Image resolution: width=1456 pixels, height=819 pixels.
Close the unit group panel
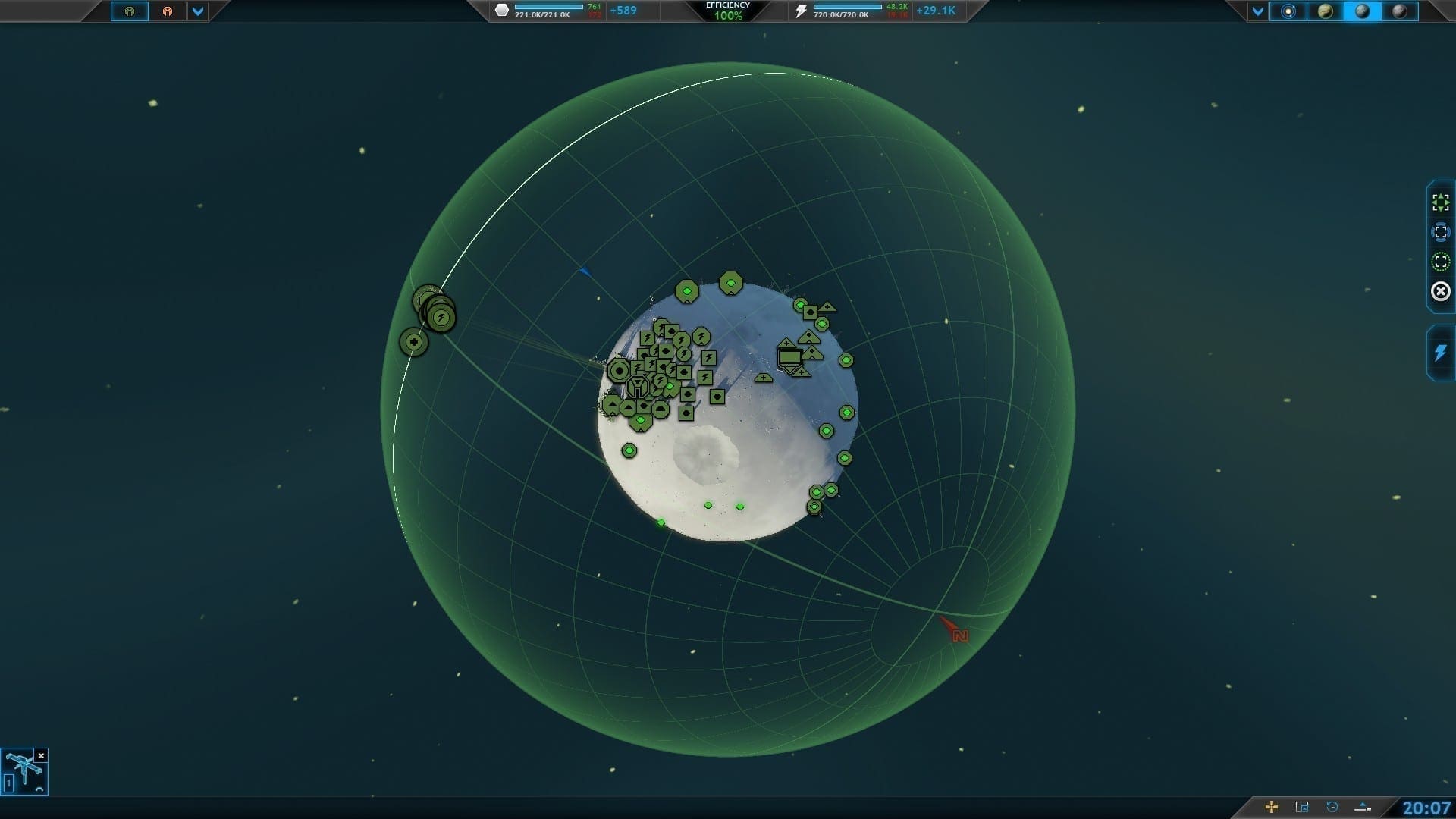coord(42,755)
